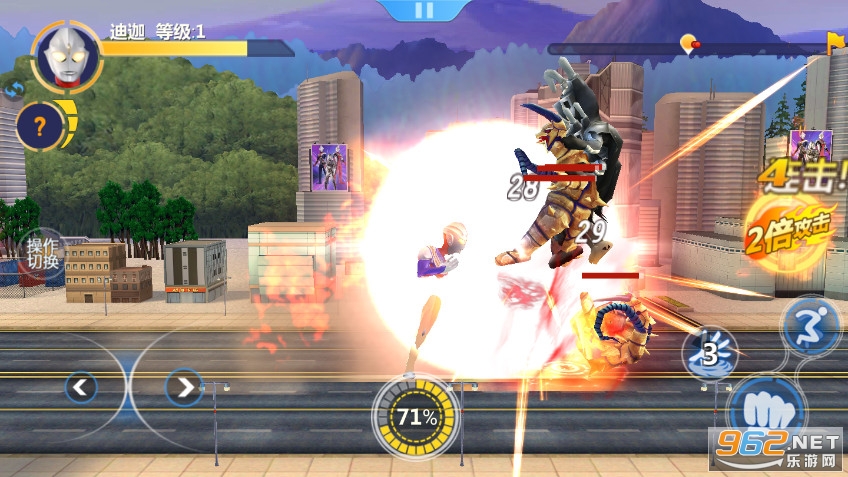
Task: Toggle the 操作切换 control switch button
Action: pos(42,254)
